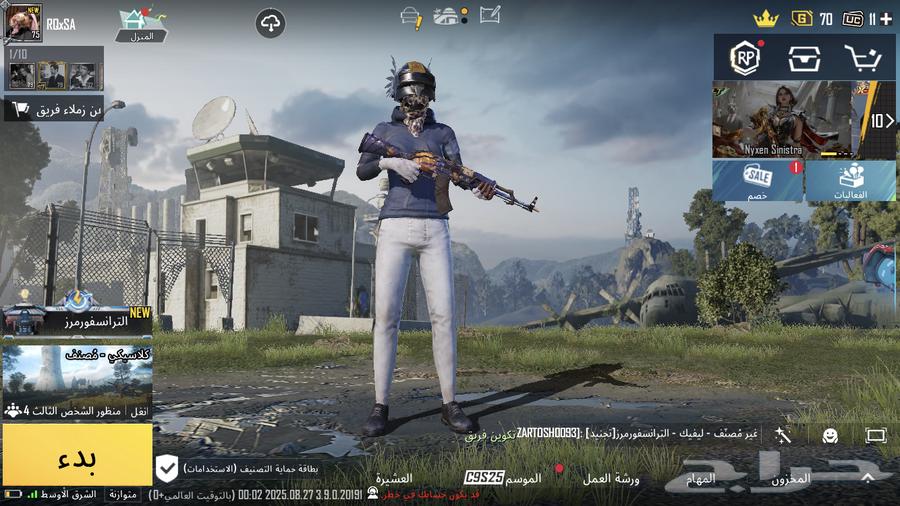Open the Transformers event banner
The image size is (900, 506).
pos(77,318)
